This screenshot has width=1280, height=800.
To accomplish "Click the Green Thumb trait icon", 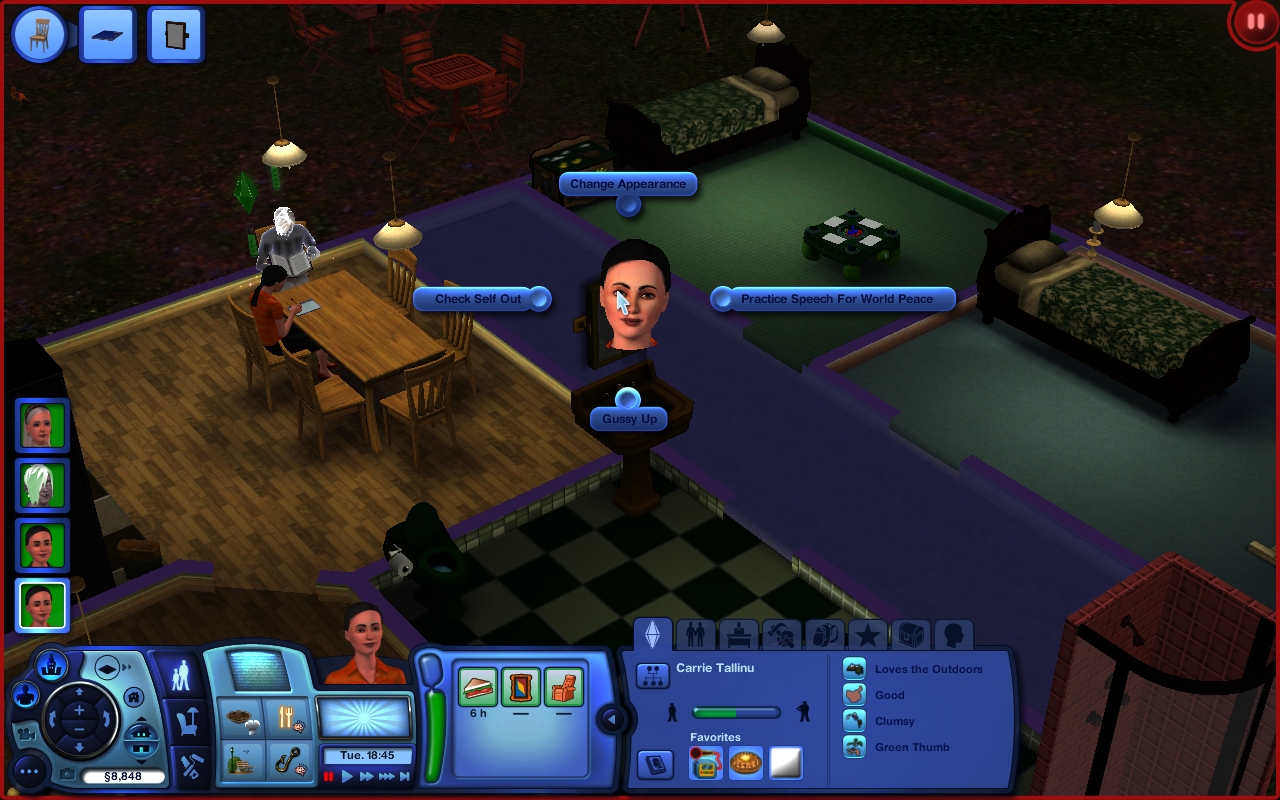I will pyautogui.click(x=855, y=747).
